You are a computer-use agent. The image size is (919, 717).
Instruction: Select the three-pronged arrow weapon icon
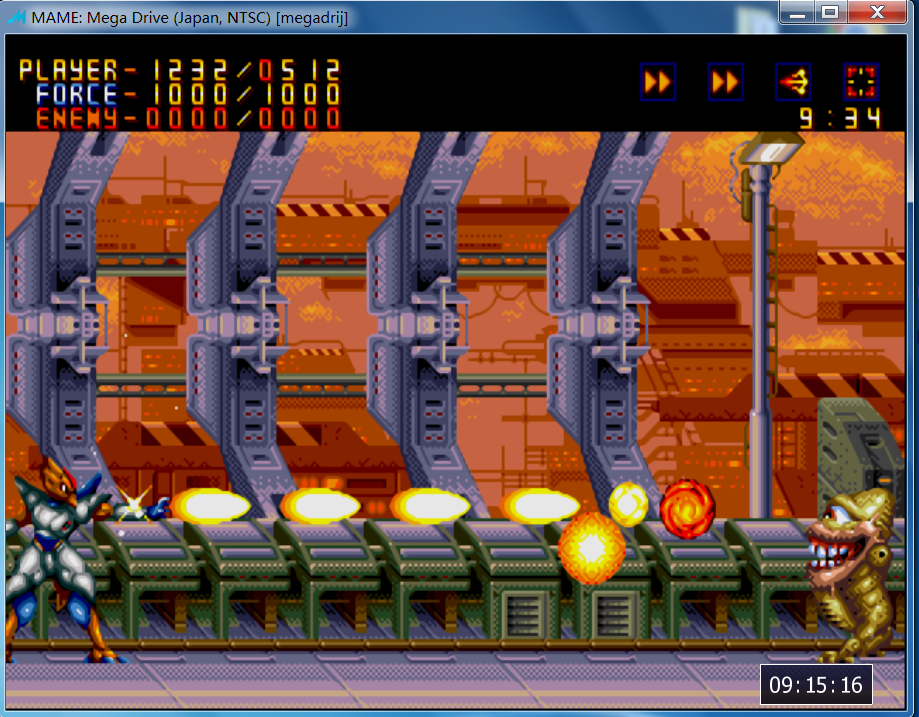pos(793,82)
